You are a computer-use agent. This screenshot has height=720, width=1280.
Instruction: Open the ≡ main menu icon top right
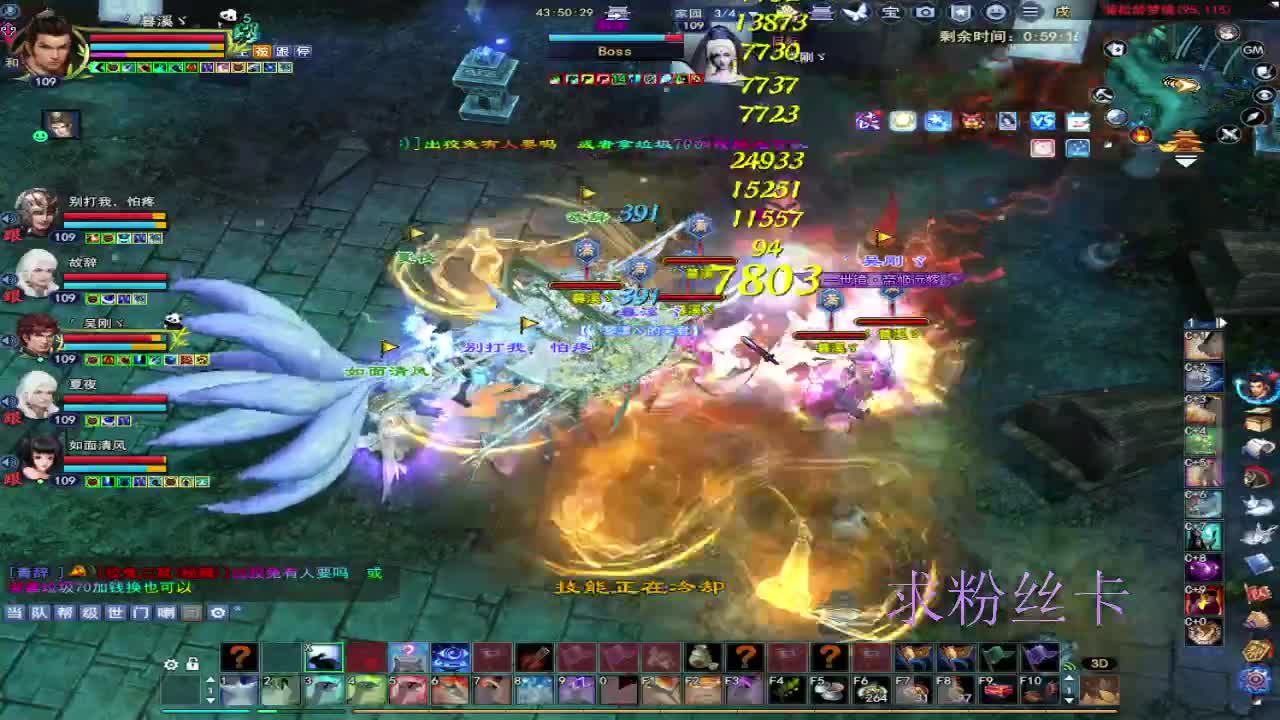click(x=1030, y=12)
